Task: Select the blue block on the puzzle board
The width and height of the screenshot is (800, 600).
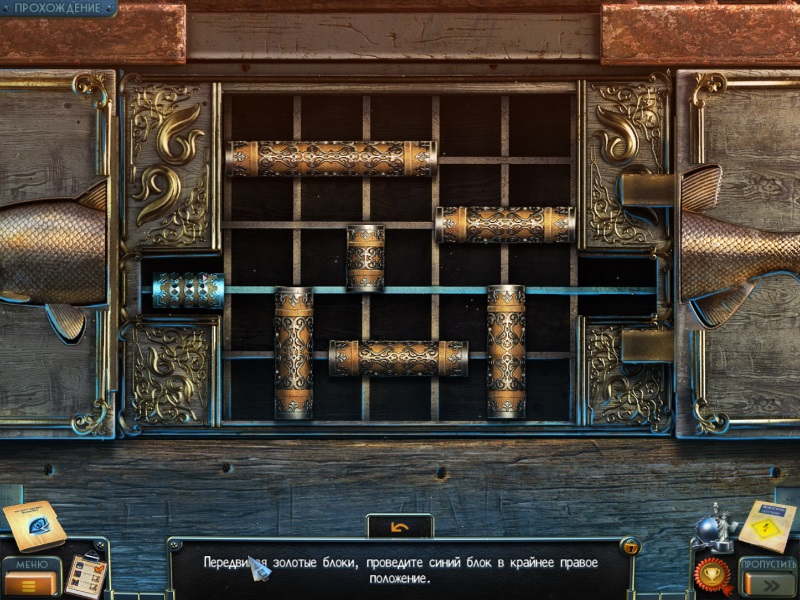Action: pyautogui.click(x=188, y=291)
